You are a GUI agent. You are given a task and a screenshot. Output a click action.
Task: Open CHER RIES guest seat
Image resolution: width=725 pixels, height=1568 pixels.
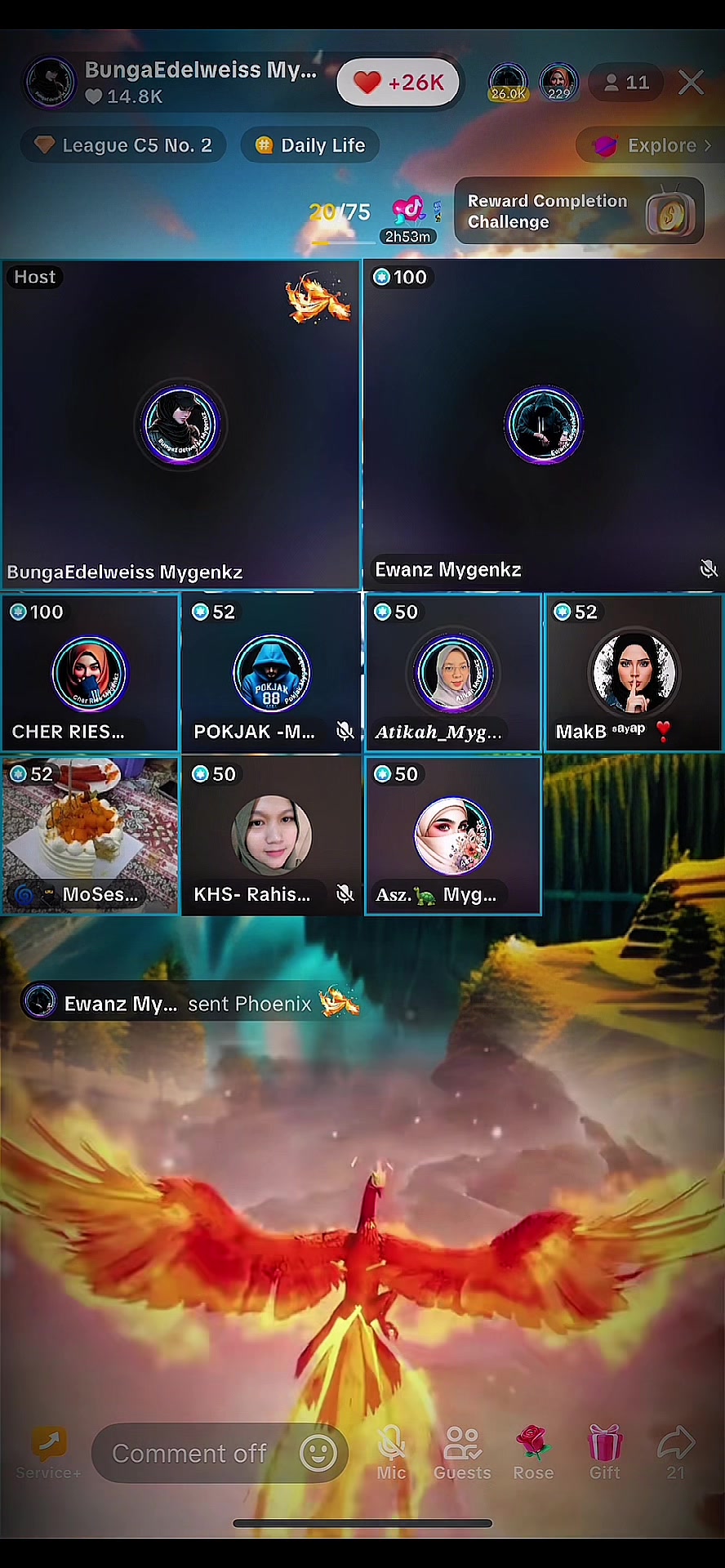coord(90,673)
